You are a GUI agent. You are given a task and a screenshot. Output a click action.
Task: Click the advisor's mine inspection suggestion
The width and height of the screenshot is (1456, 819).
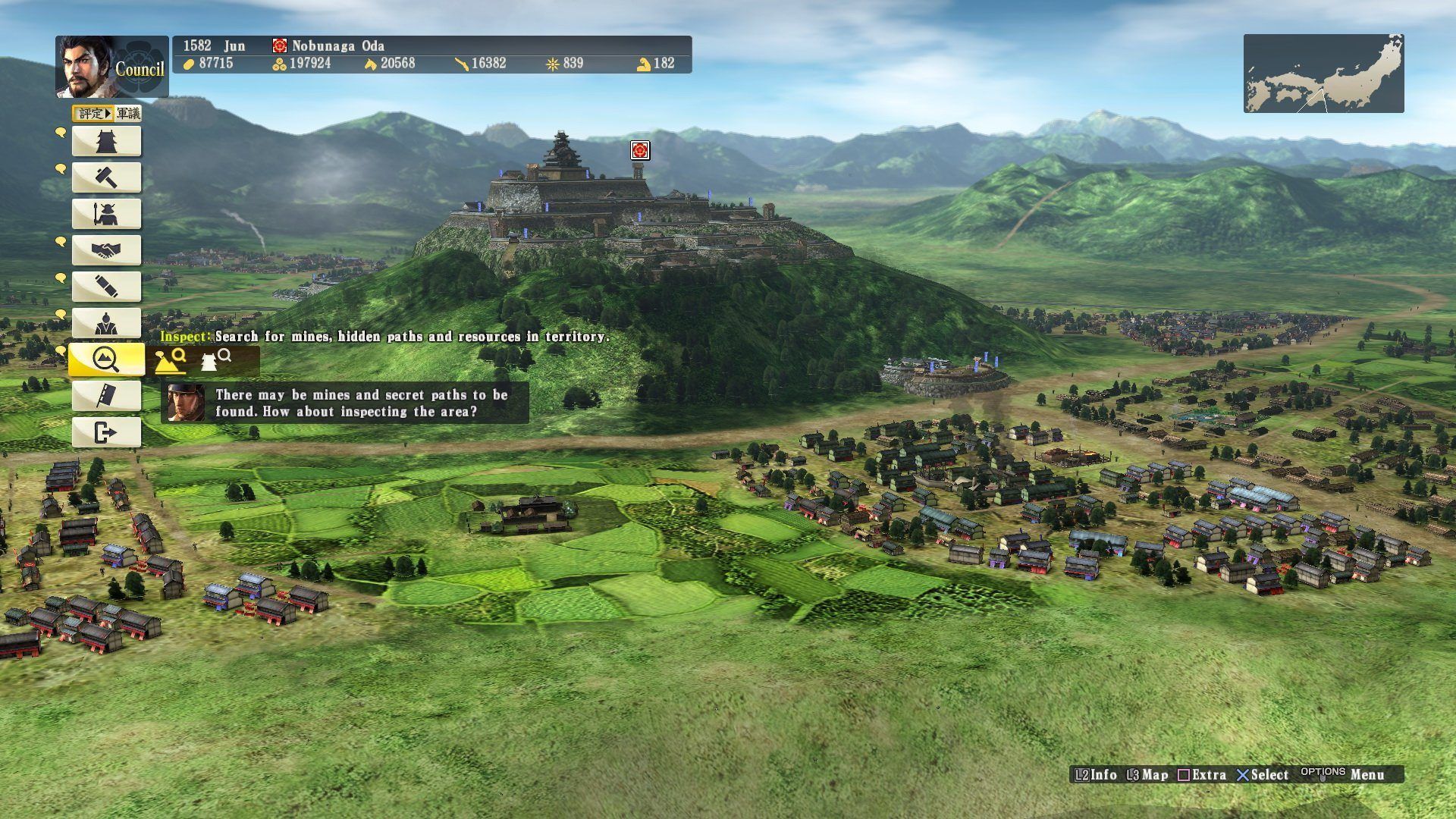[345, 403]
